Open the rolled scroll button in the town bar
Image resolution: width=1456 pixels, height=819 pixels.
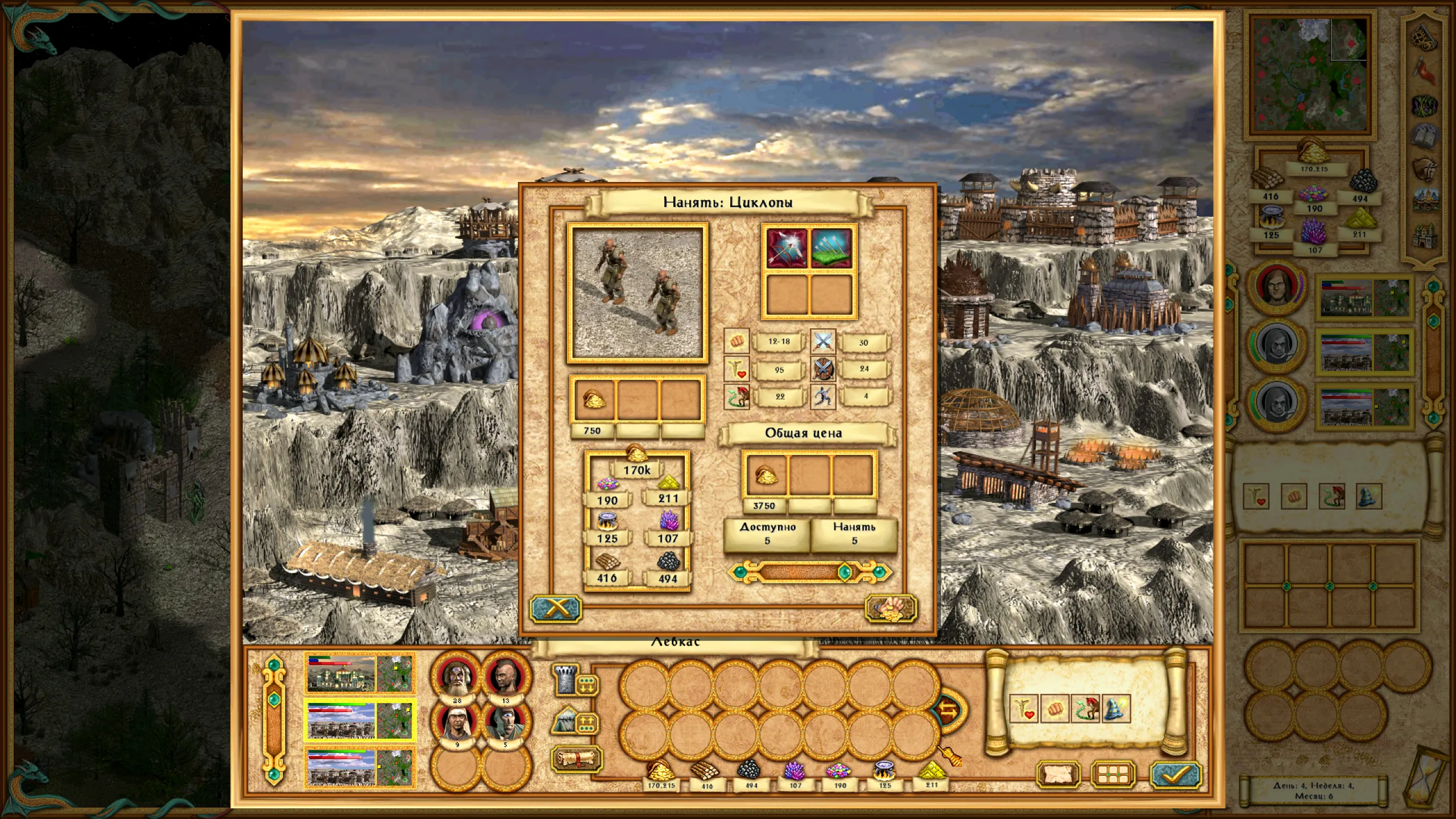tap(576, 759)
